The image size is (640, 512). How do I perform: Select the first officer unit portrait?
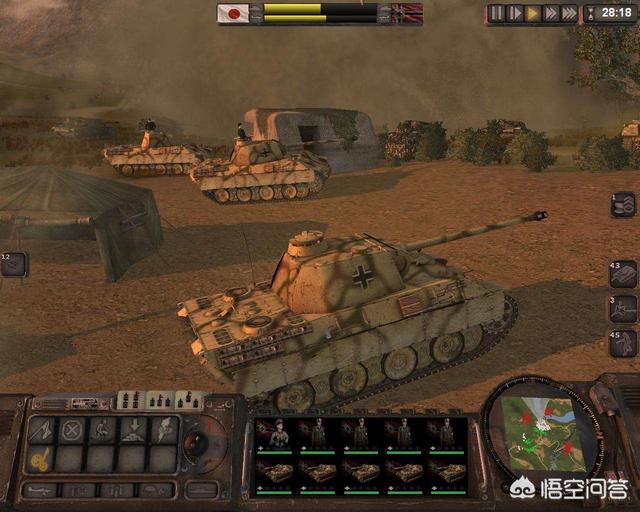click(x=278, y=433)
